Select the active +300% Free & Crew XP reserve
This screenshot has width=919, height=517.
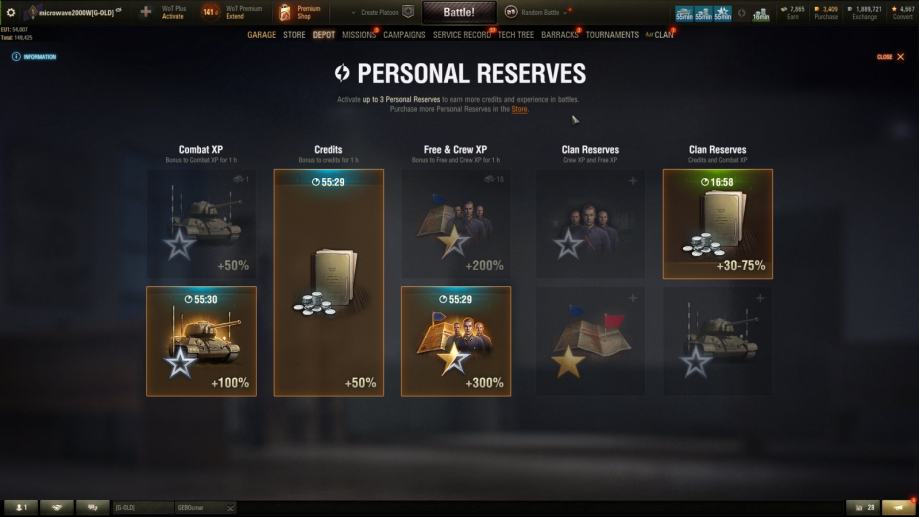pyautogui.click(x=456, y=341)
